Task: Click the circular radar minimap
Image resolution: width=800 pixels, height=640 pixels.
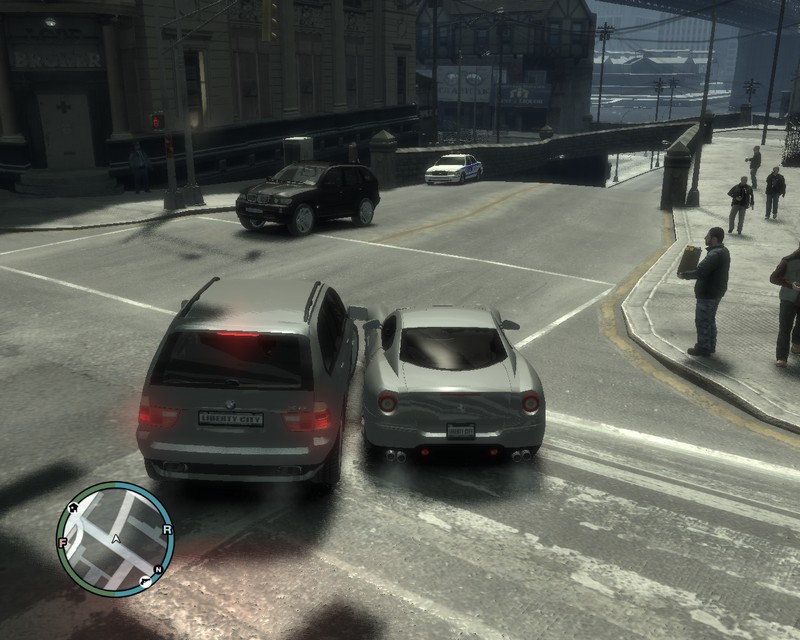Action: pos(115,539)
